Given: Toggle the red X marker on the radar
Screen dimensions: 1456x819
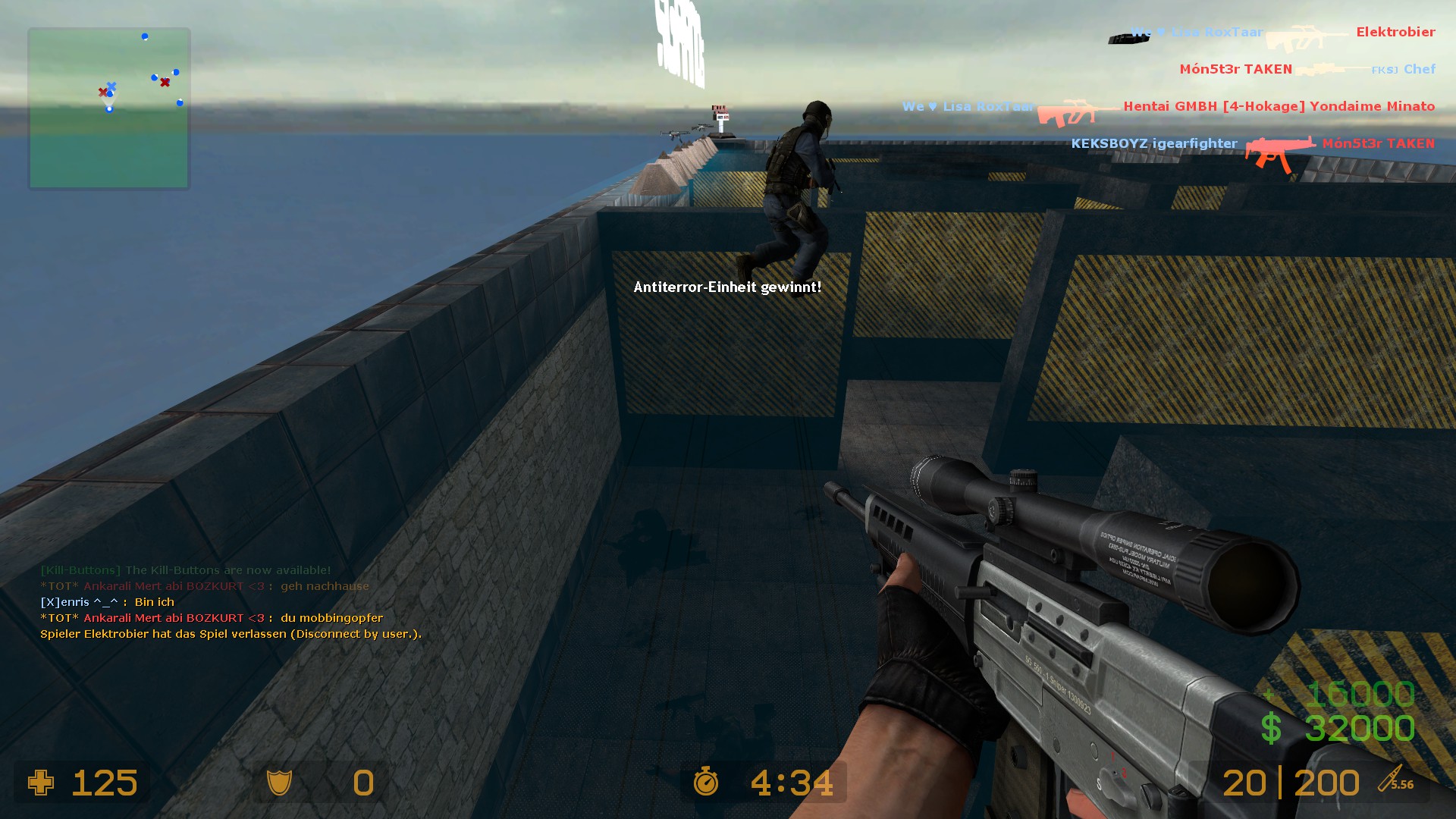Looking at the screenshot, I should click(164, 81).
